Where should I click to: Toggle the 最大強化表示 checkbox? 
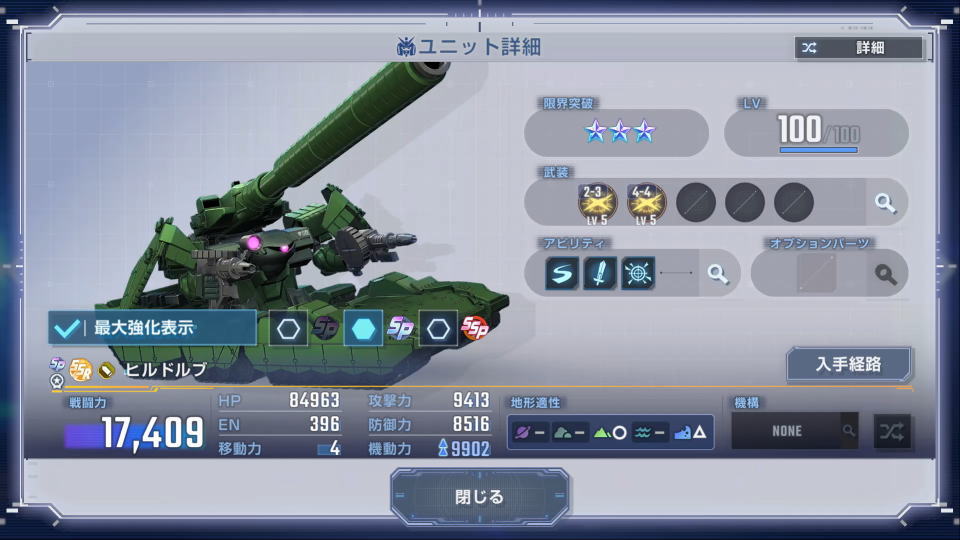(68, 327)
